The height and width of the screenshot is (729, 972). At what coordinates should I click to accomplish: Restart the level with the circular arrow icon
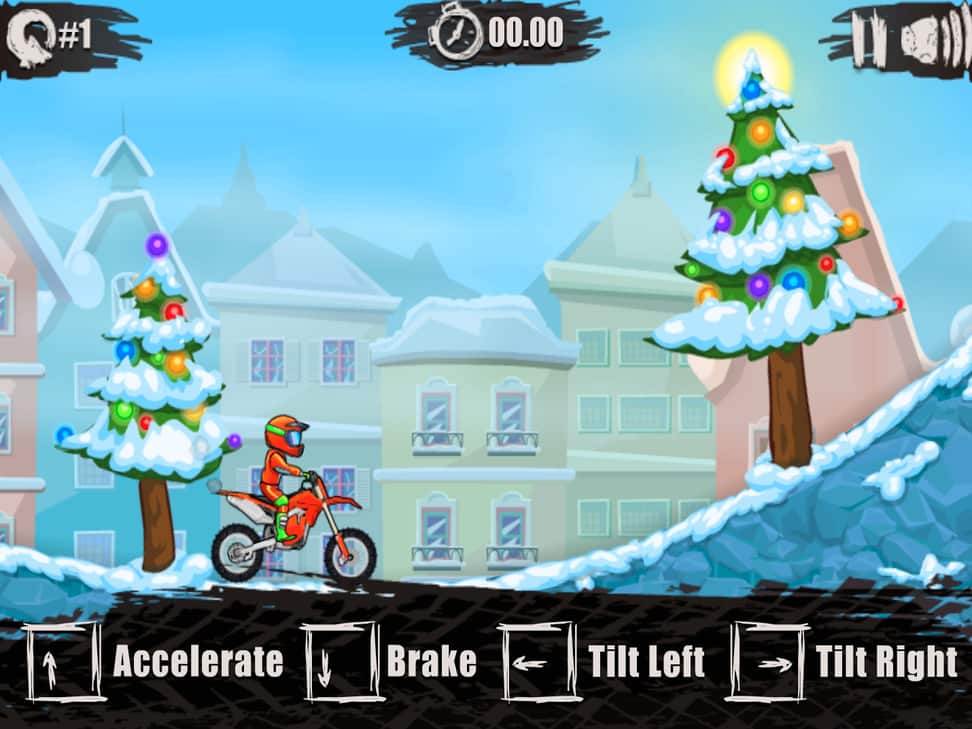click(30, 36)
